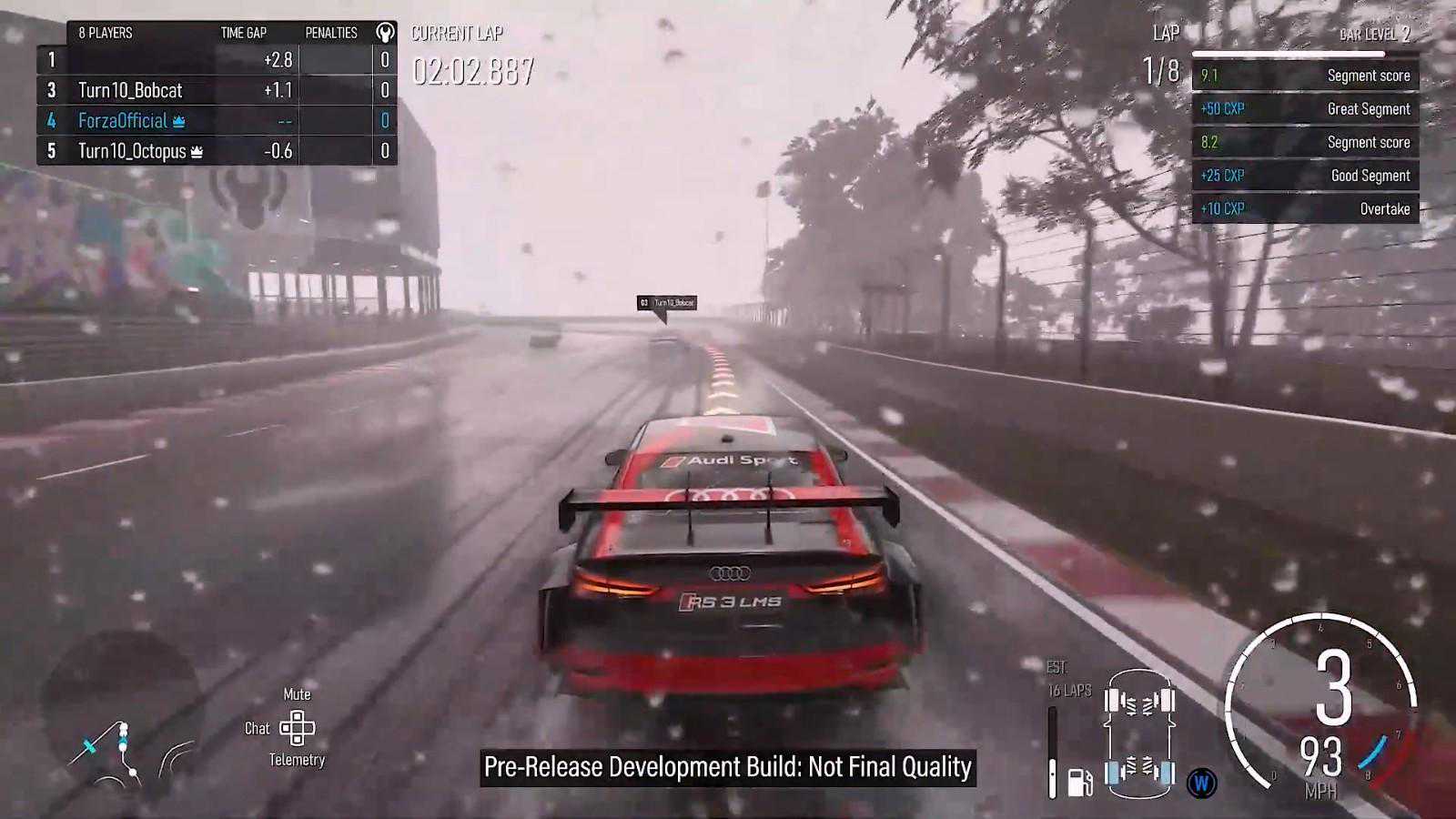Click the blue W wiper indicator

(x=1201, y=783)
